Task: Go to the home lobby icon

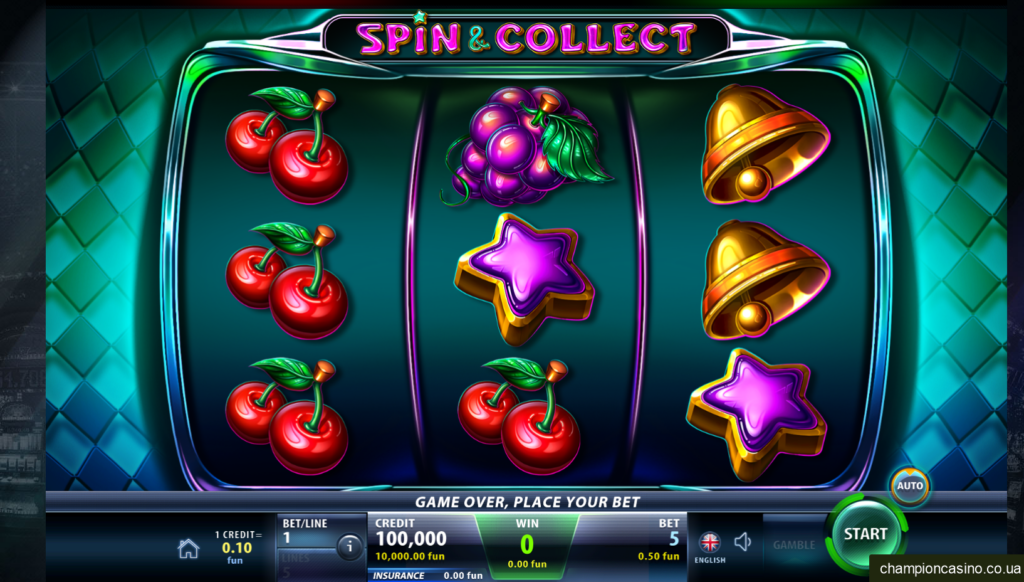Action: pyautogui.click(x=188, y=548)
